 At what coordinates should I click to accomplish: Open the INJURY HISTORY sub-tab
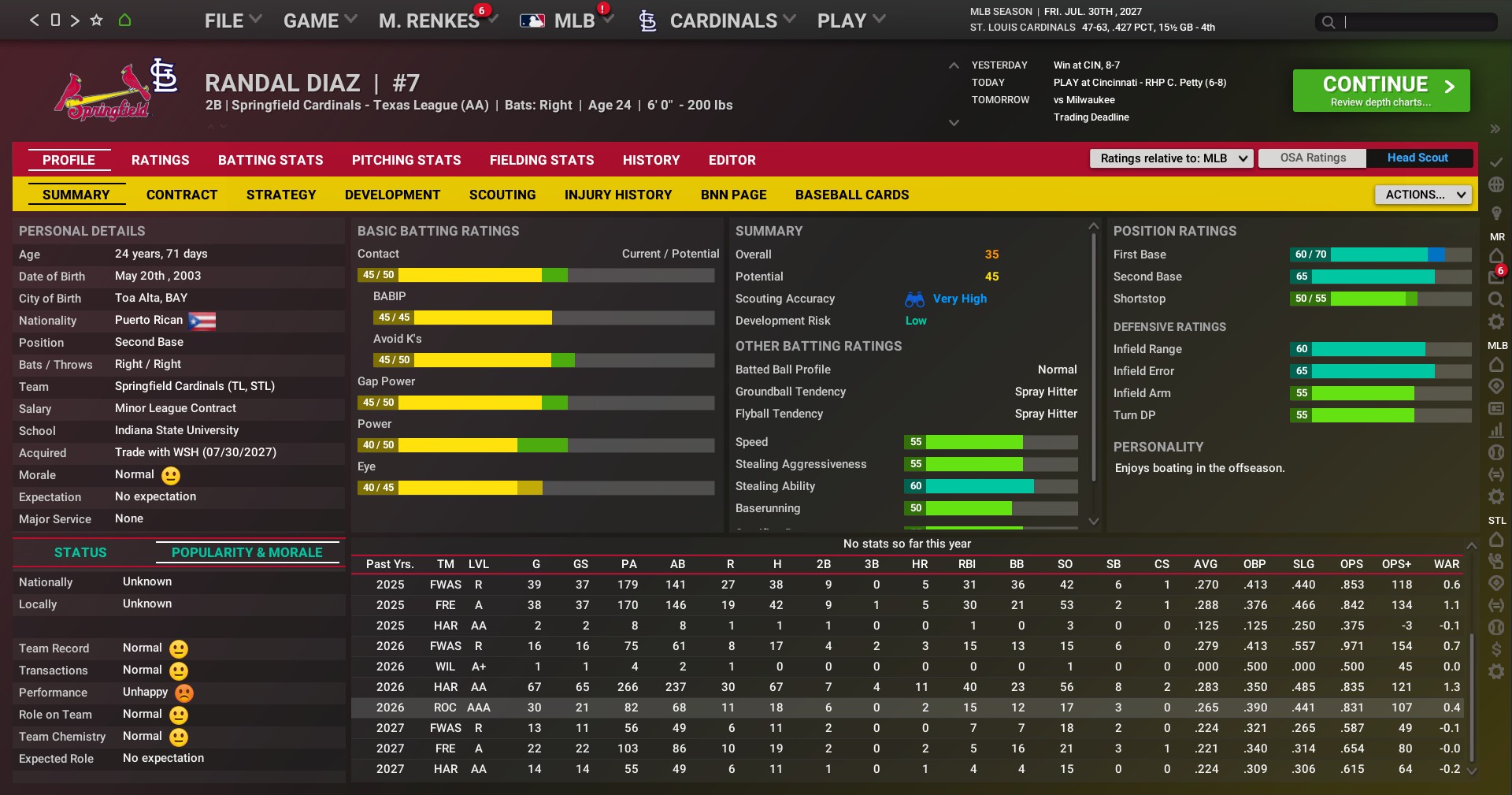[x=617, y=195]
